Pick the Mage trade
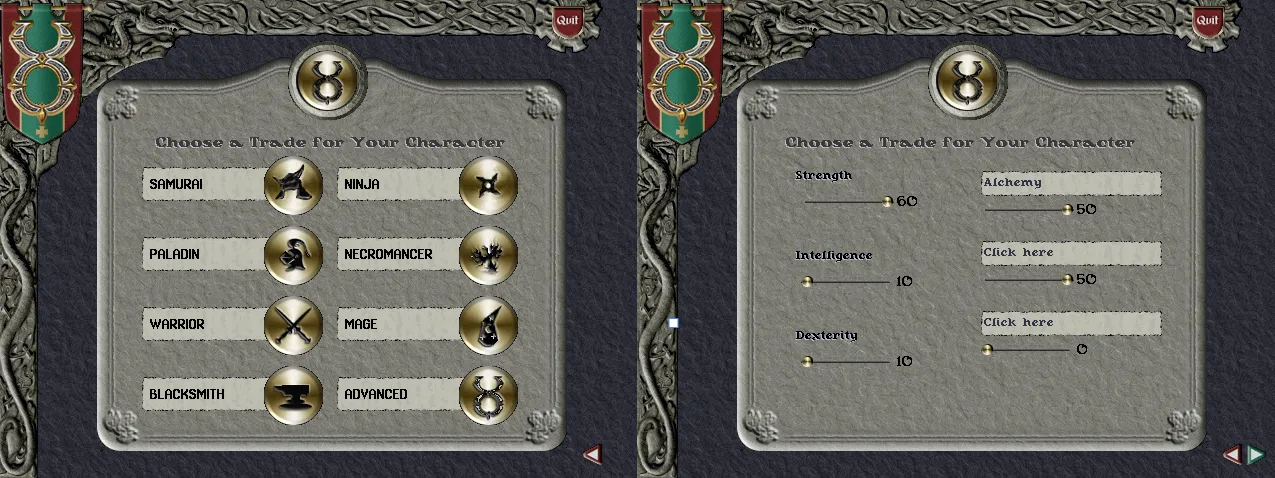1275x478 pixels. coord(488,325)
